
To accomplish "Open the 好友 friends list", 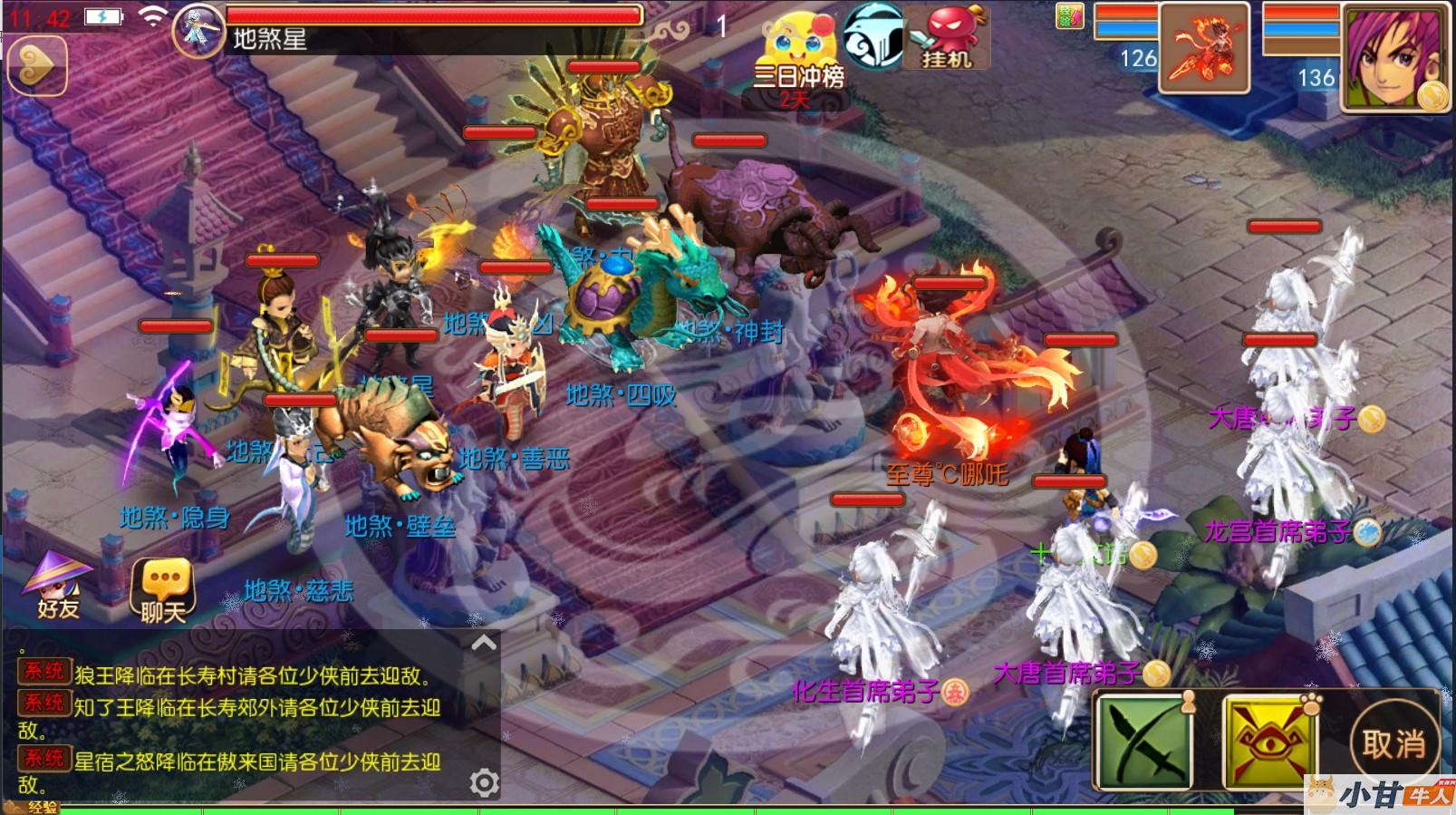I will click(58, 586).
